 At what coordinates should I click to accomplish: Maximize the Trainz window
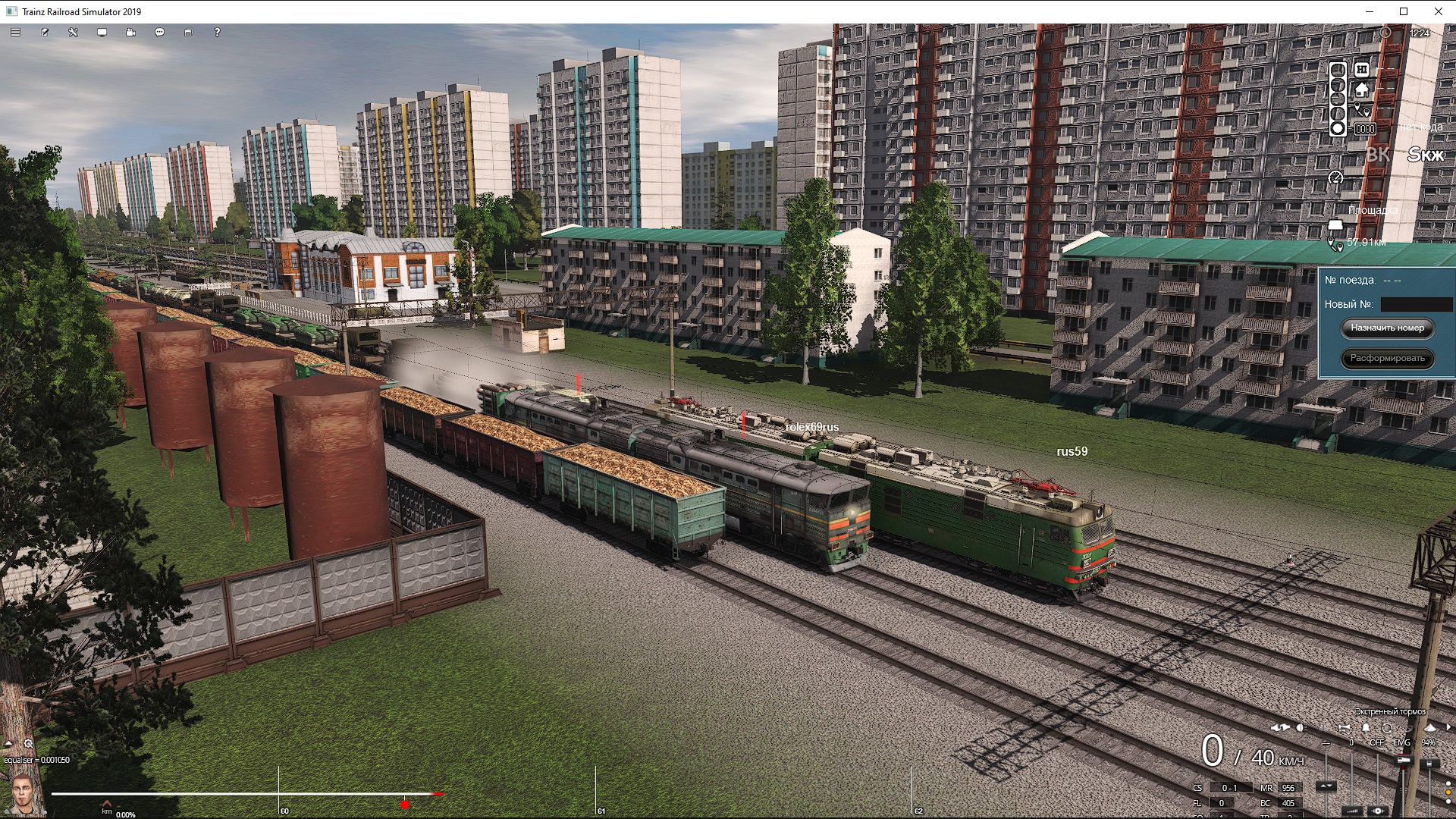pos(1404,11)
